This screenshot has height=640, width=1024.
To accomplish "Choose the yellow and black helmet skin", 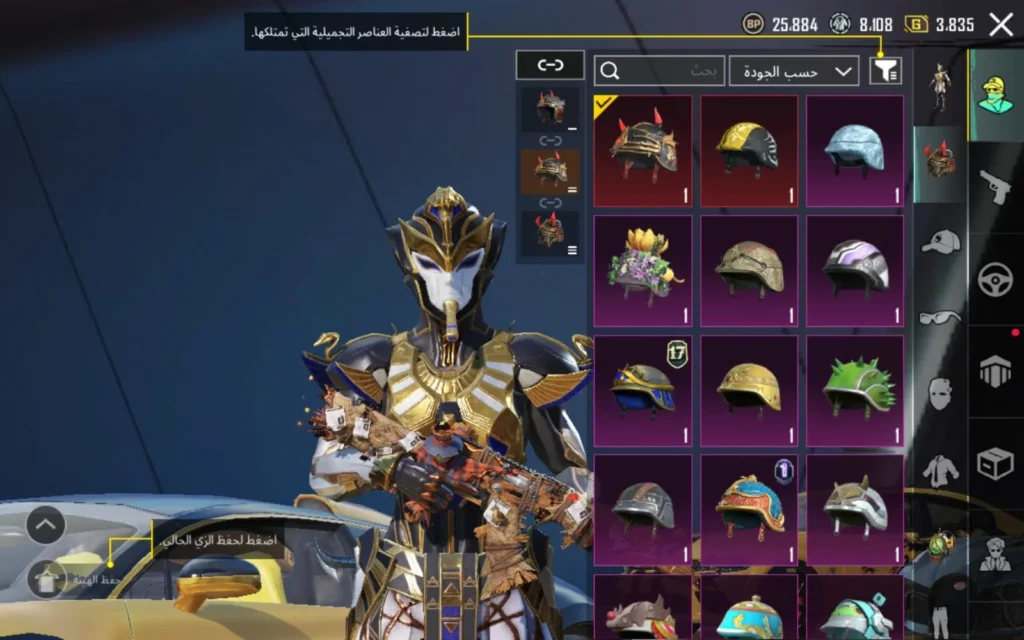I will [x=749, y=150].
